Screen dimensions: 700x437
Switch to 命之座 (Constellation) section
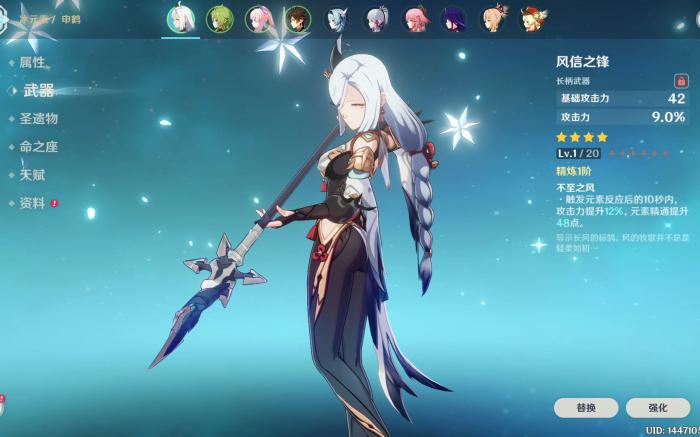click(x=38, y=147)
